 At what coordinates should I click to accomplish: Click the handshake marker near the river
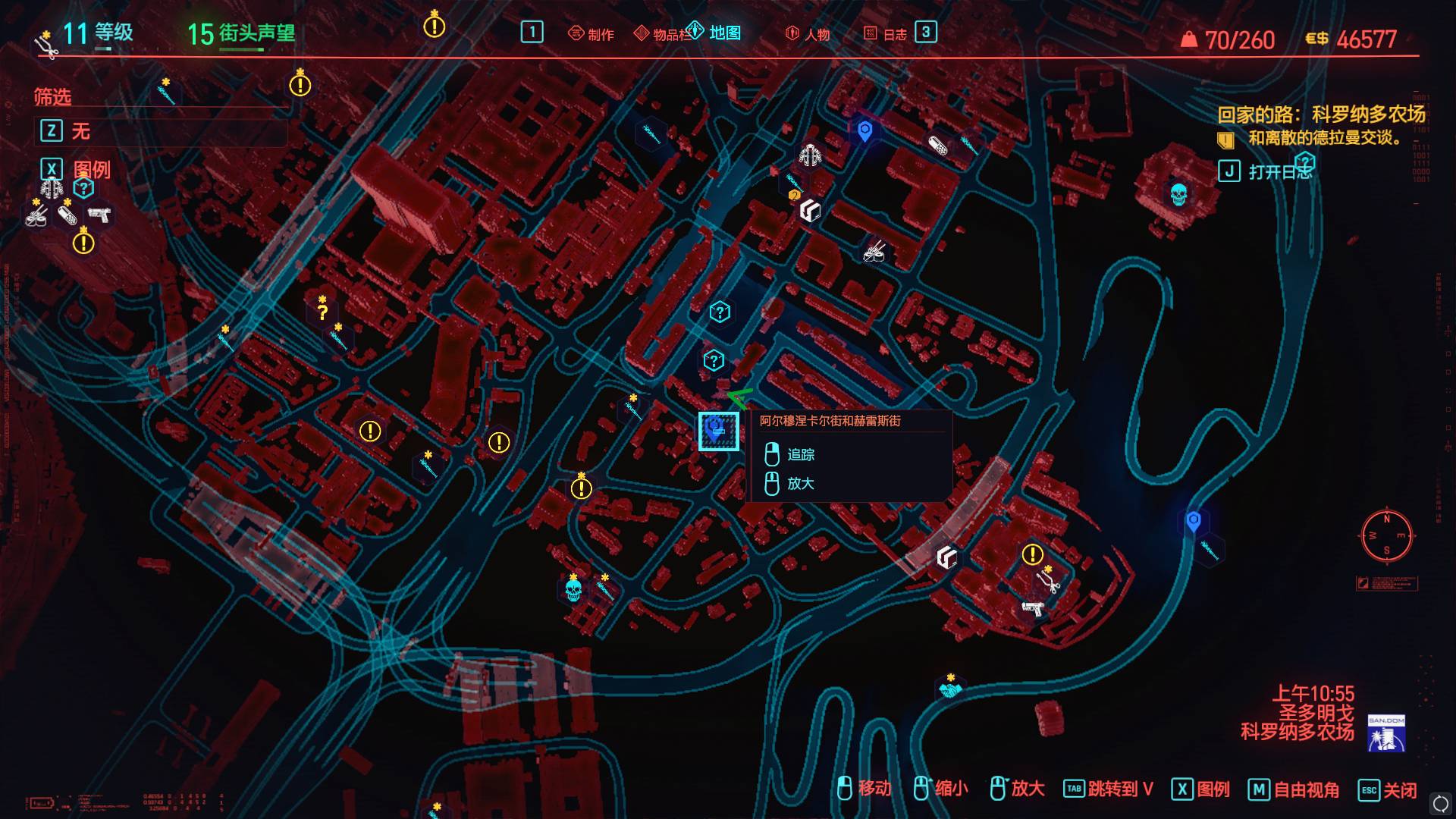tap(949, 689)
